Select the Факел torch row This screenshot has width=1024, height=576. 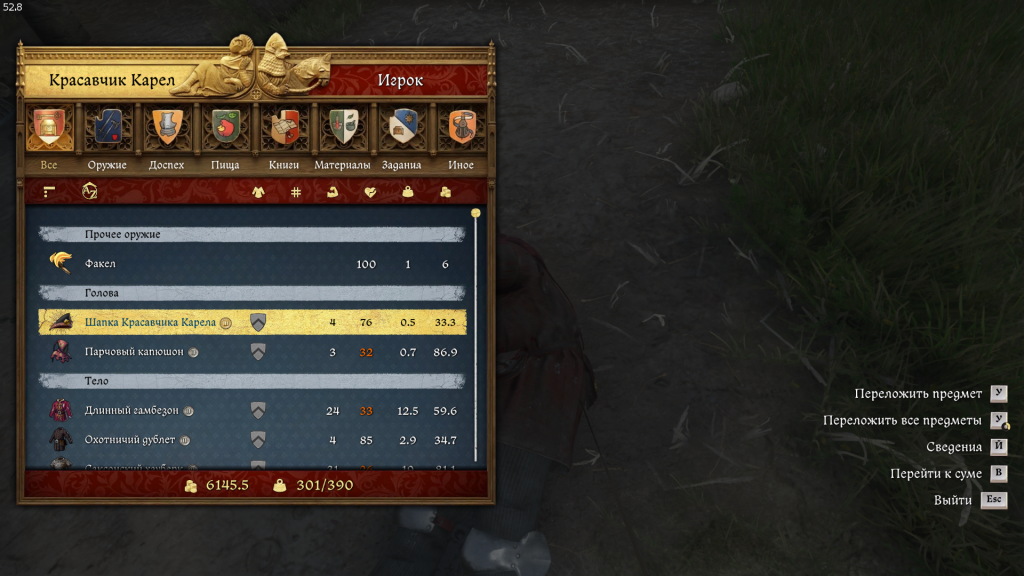coord(252,264)
